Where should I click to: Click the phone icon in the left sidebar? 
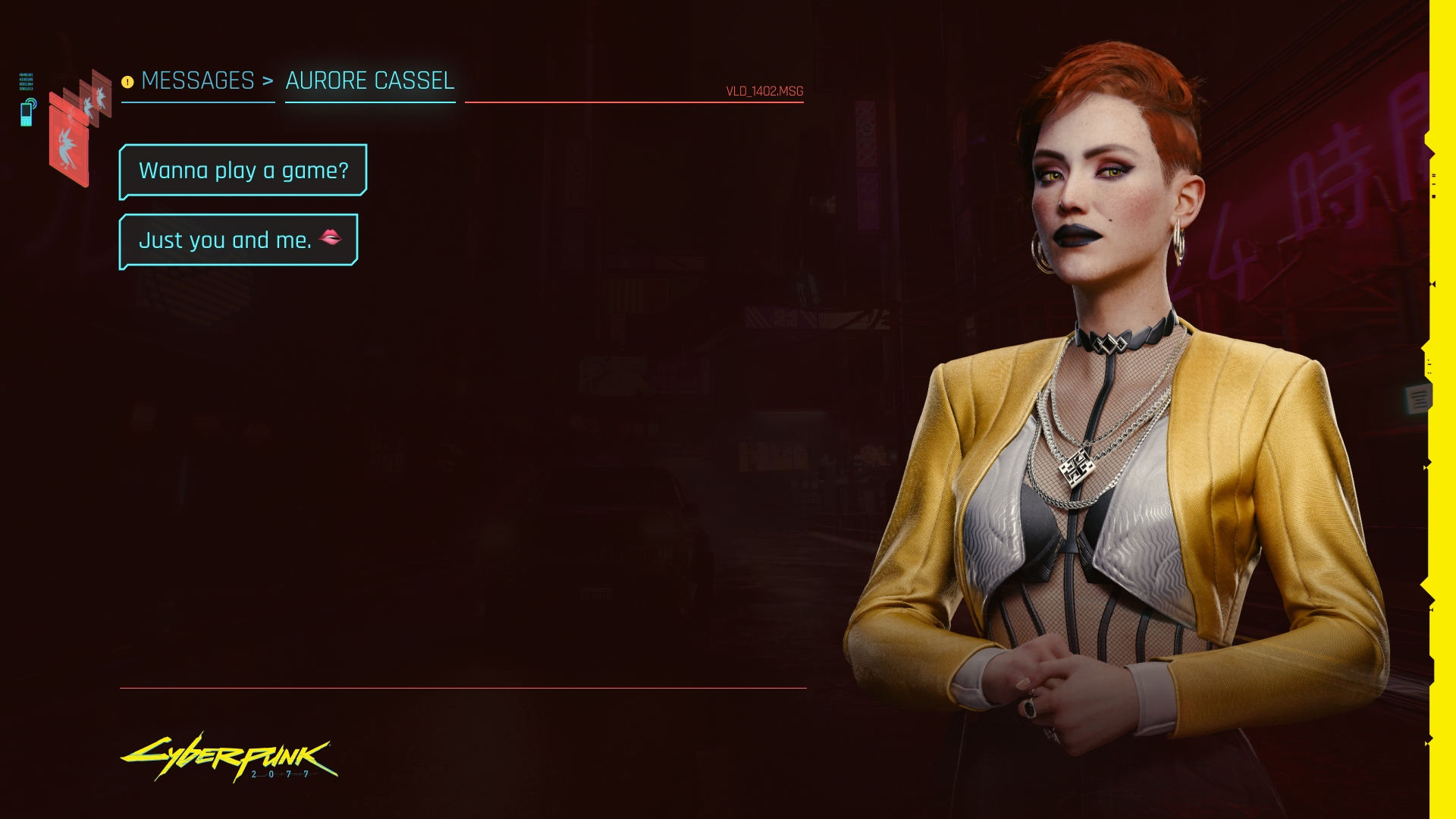[27, 112]
